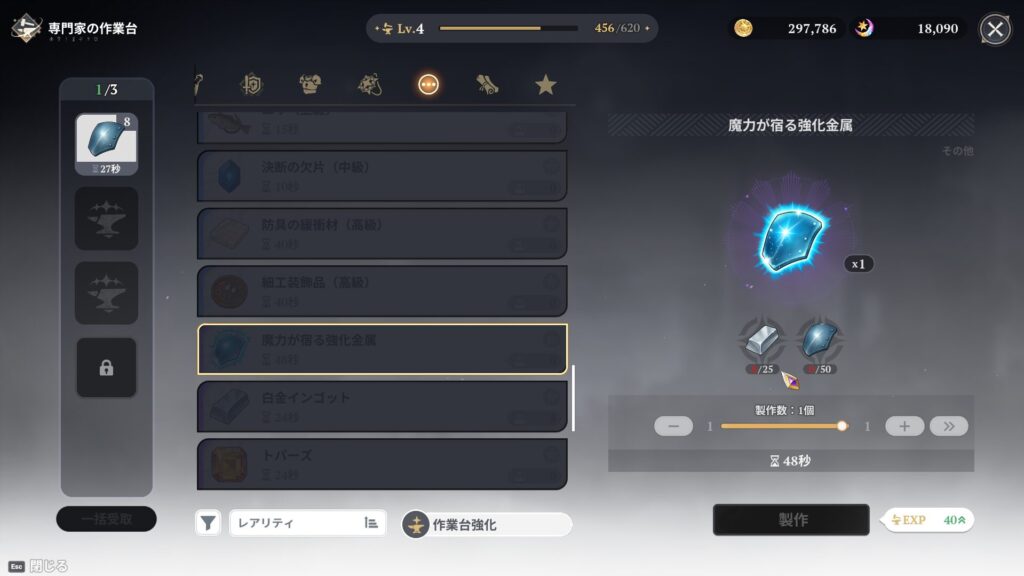Close the specialist workbench screen

coord(995,29)
